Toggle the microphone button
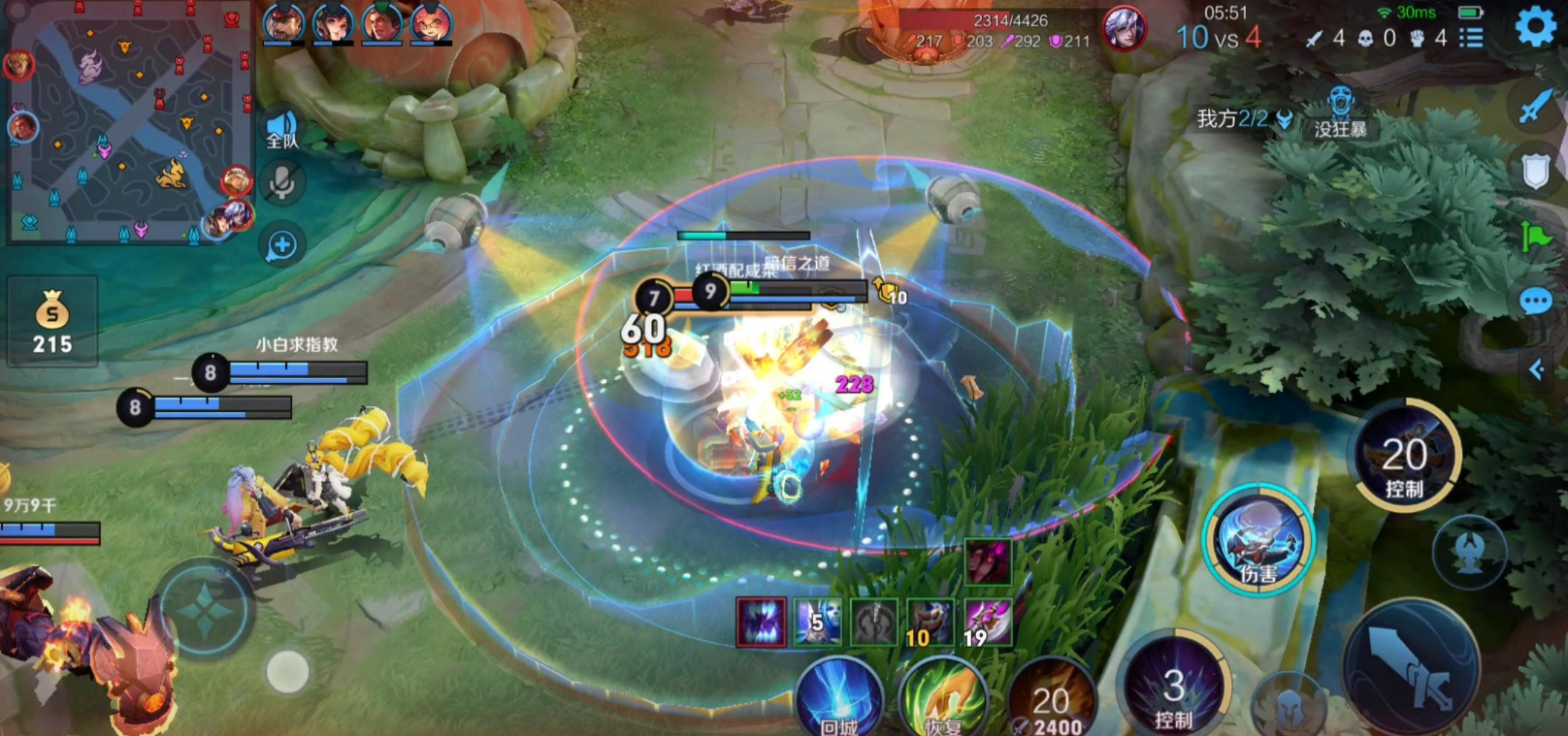The width and height of the screenshot is (1568, 736). pyautogui.click(x=281, y=182)
